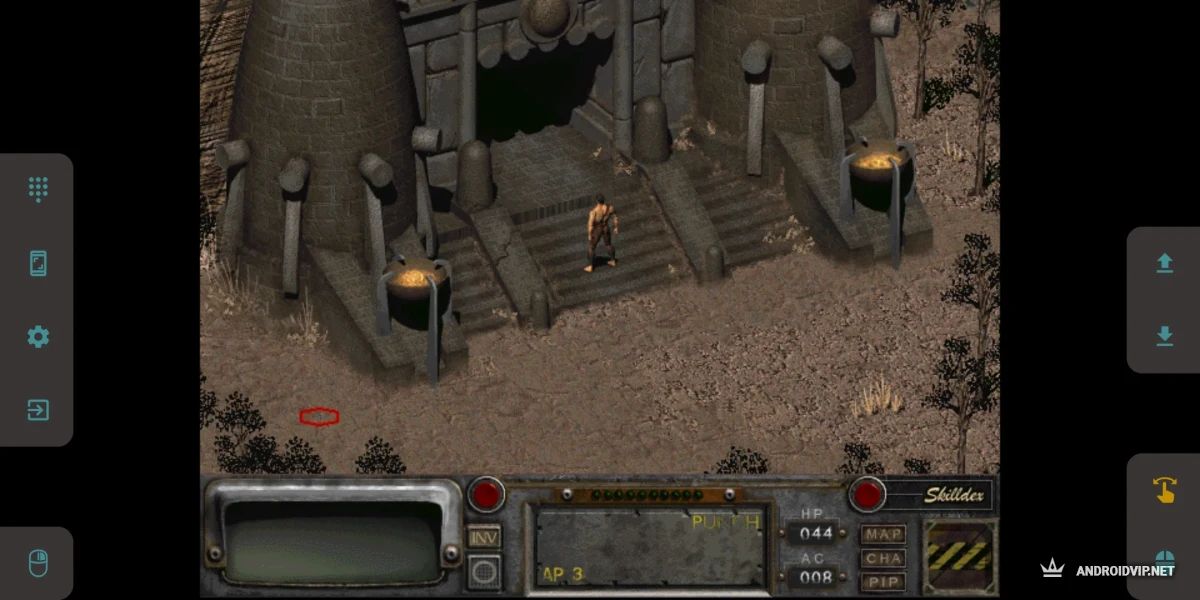Tap the phone screen overlay icon

(38, 264)
